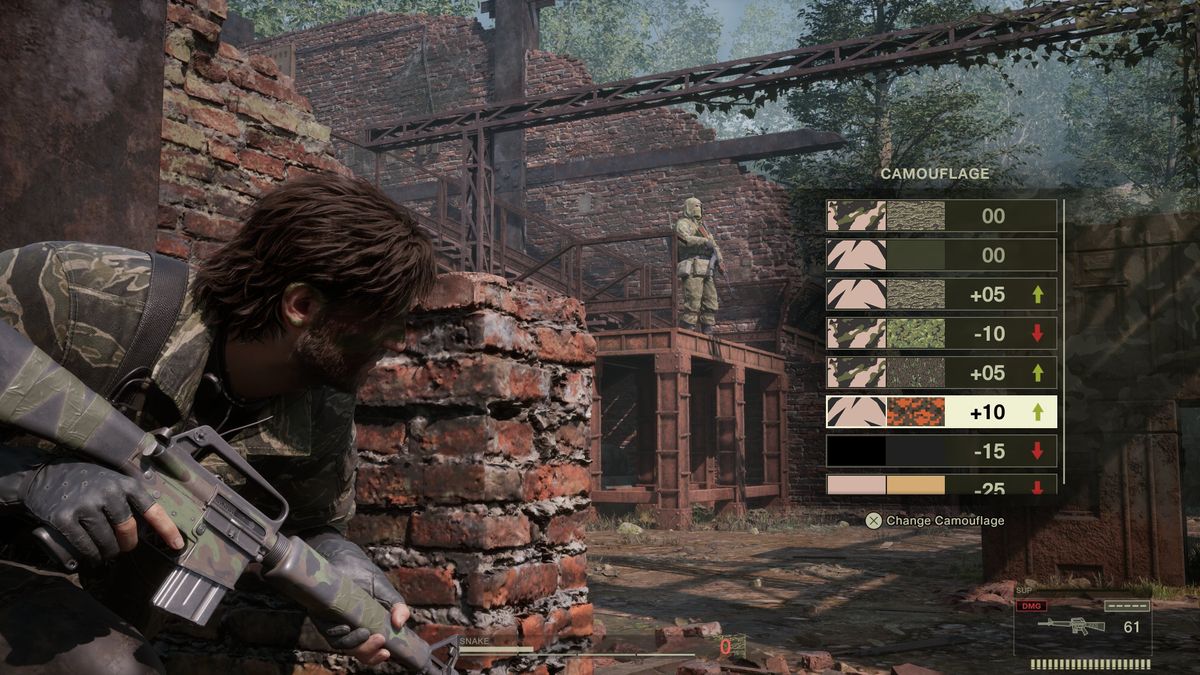Pick the all-black -15 camouflage entry
Image resolution: width=1200 pixels, height=675 pixels.
point(940,451)
